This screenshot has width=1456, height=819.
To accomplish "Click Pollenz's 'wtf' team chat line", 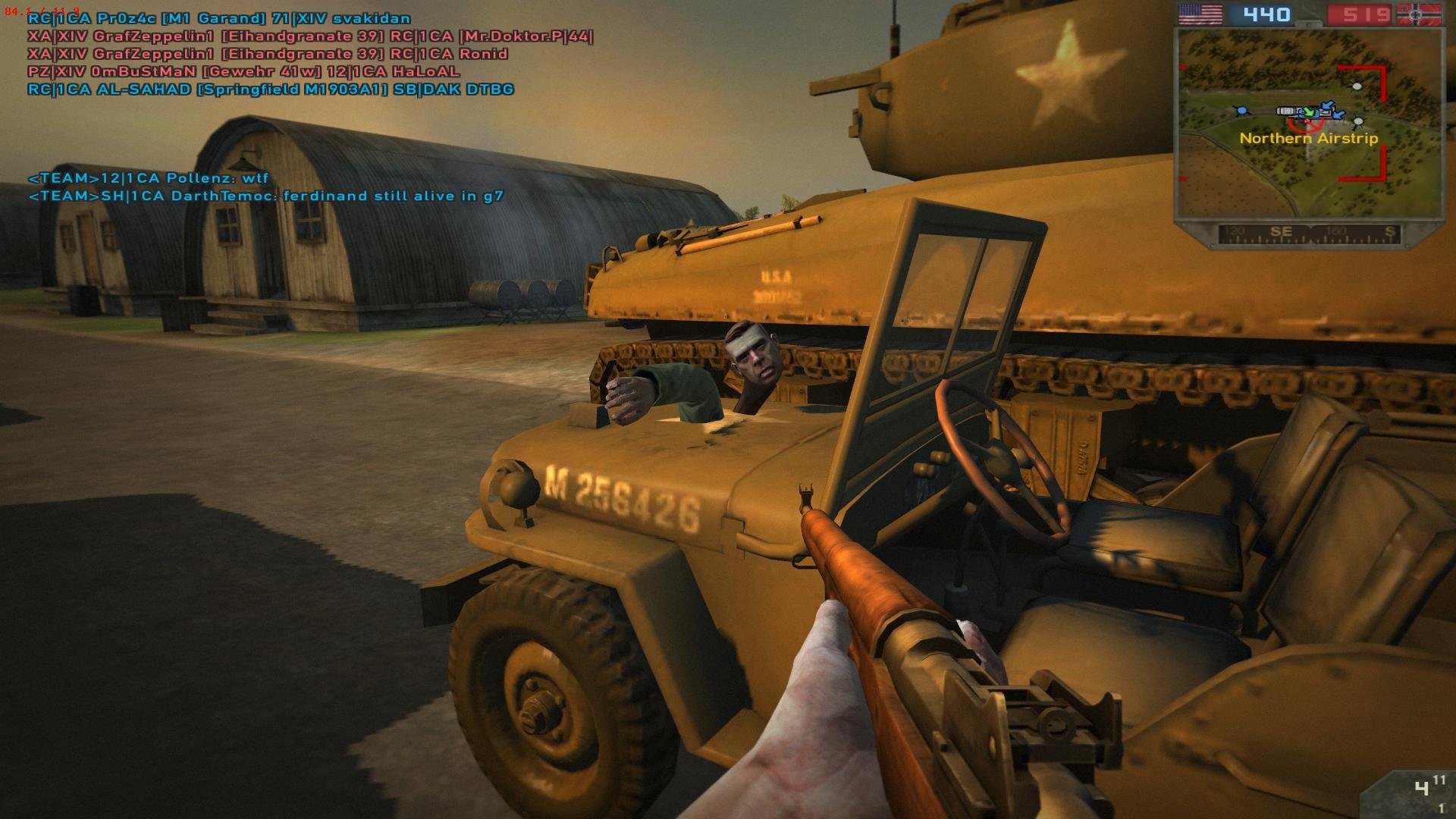I will [x=149, y=178].
